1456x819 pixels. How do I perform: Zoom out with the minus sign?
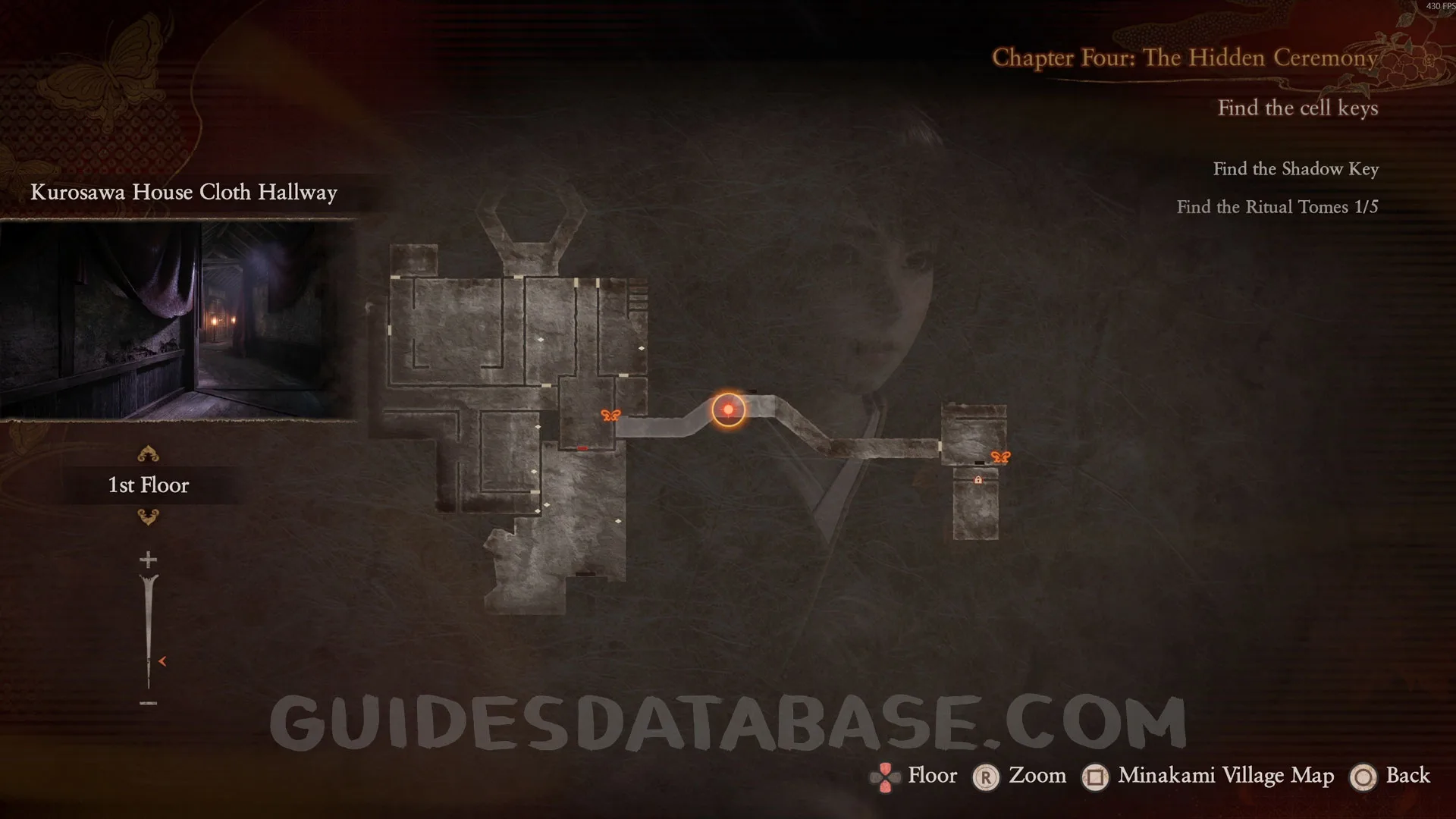coord(148,704)
